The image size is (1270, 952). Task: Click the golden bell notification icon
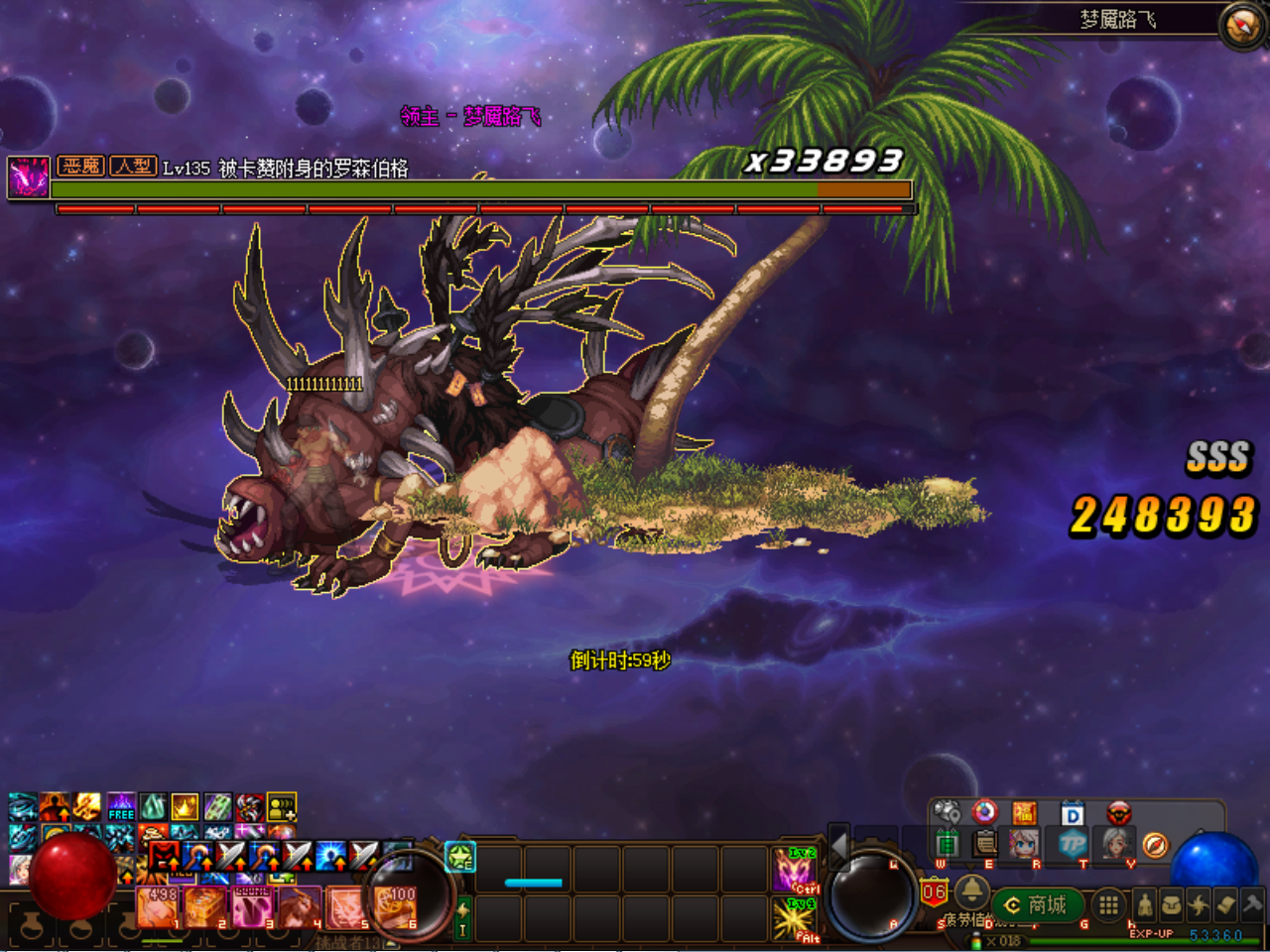click(971, 891)
